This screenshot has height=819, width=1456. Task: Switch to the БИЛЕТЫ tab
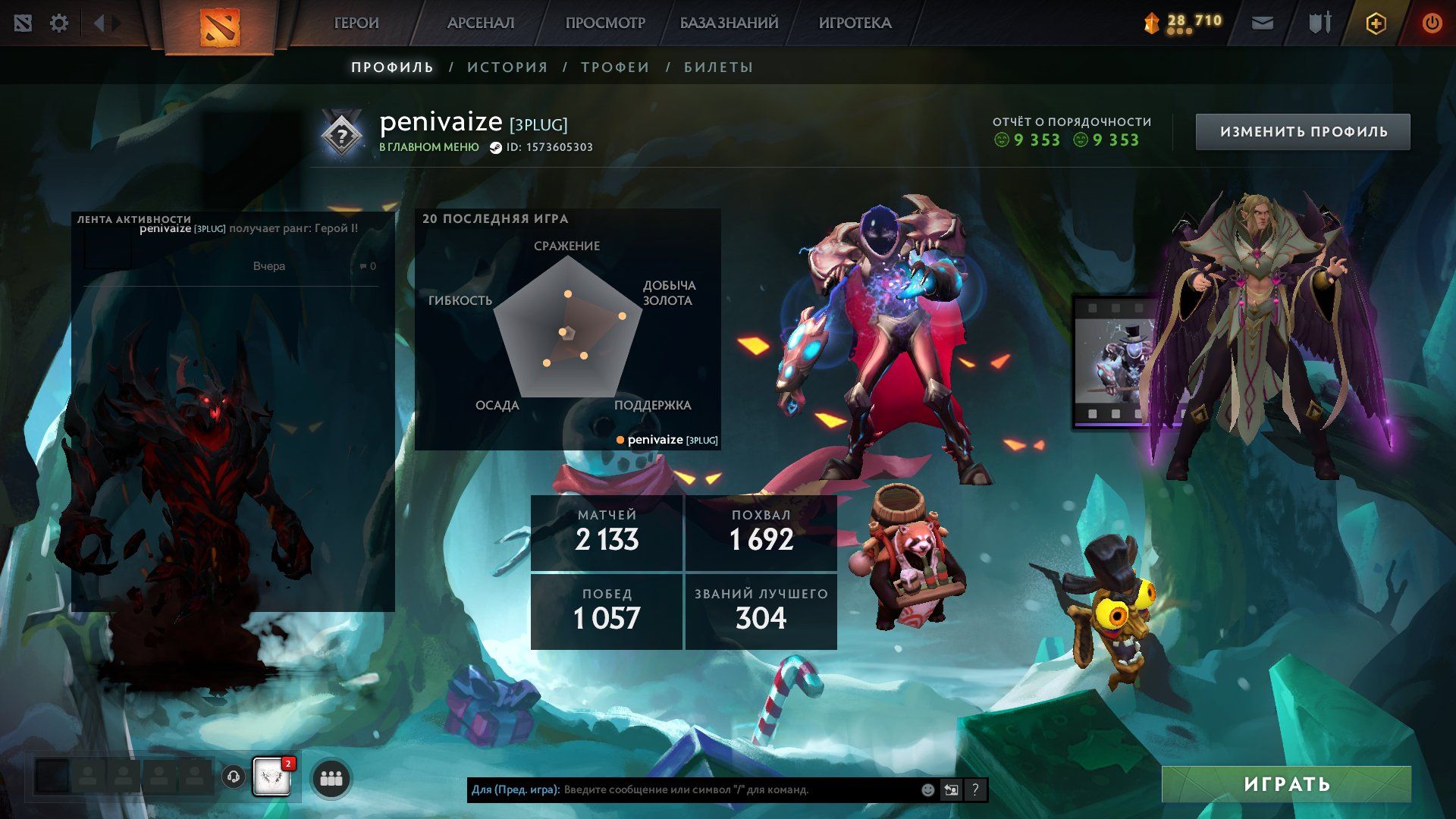tap(718, 67)
